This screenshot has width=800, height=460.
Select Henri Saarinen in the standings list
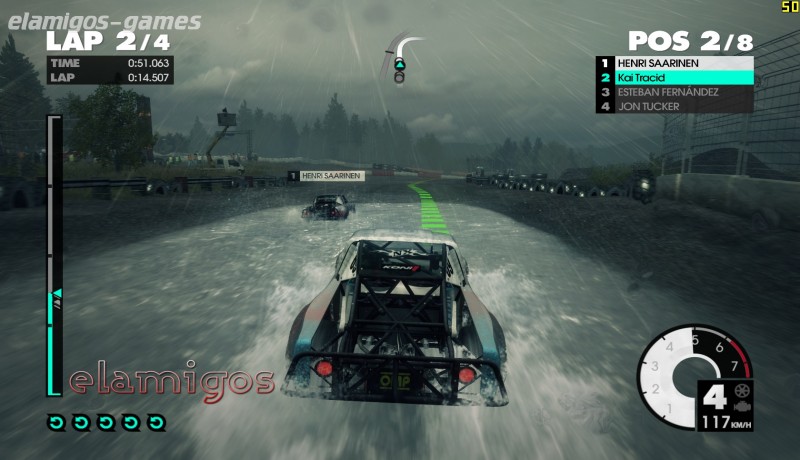tap(675, 63)
